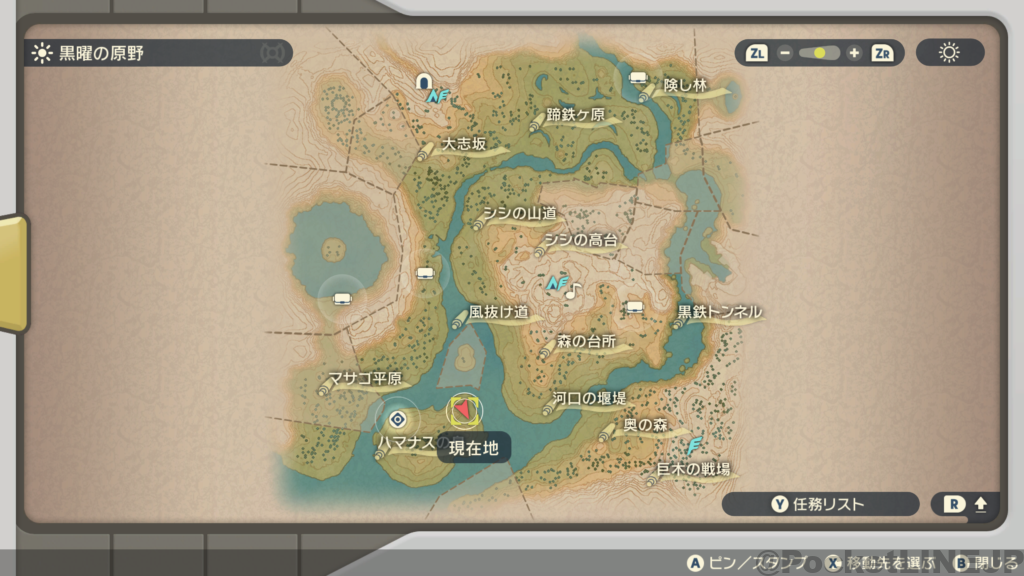Select the music note marker on the map
This screenshot has width=1024, height=576.
tap(572, 291)
